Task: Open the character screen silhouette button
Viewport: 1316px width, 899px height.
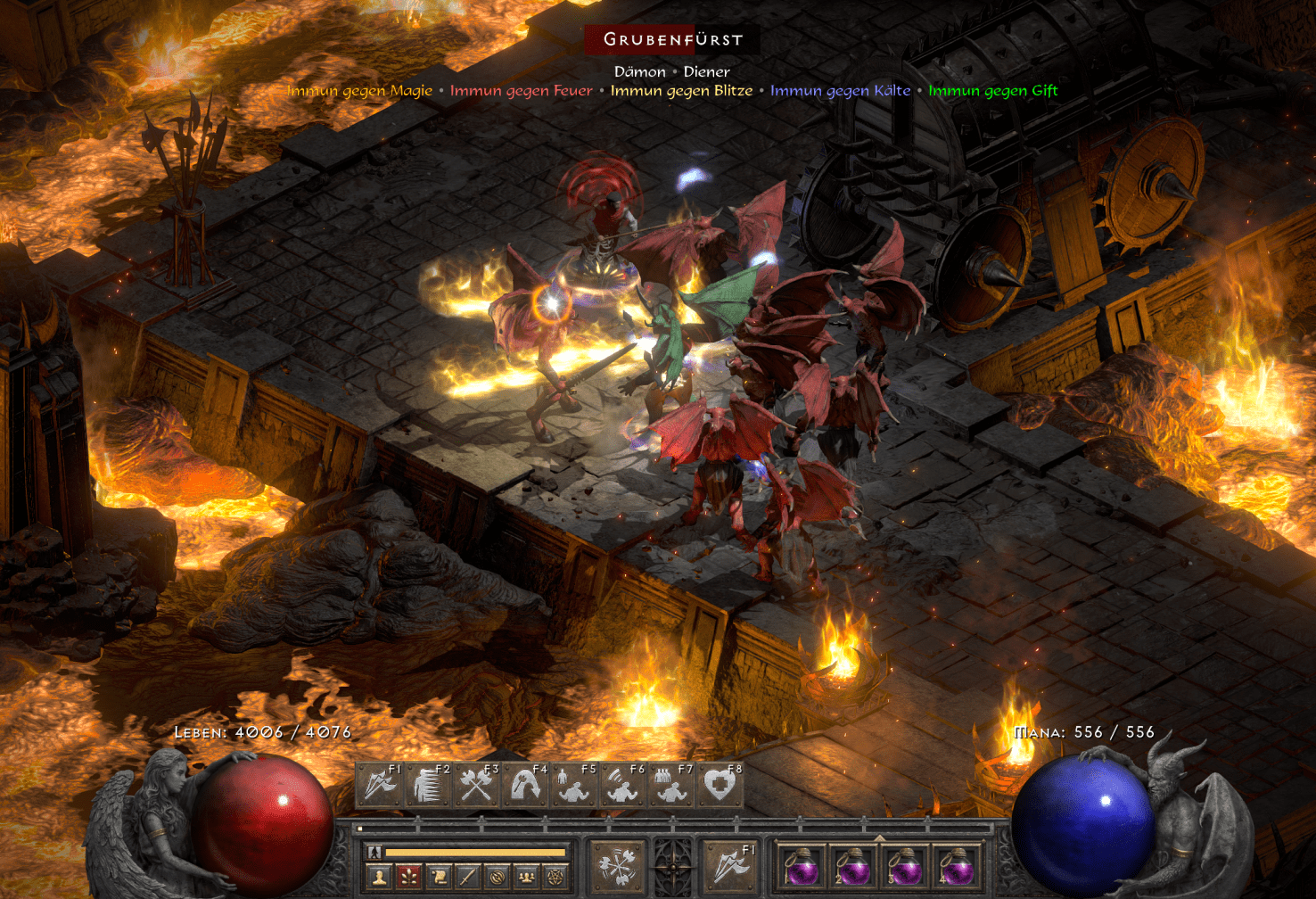Action: coord(380,878)
